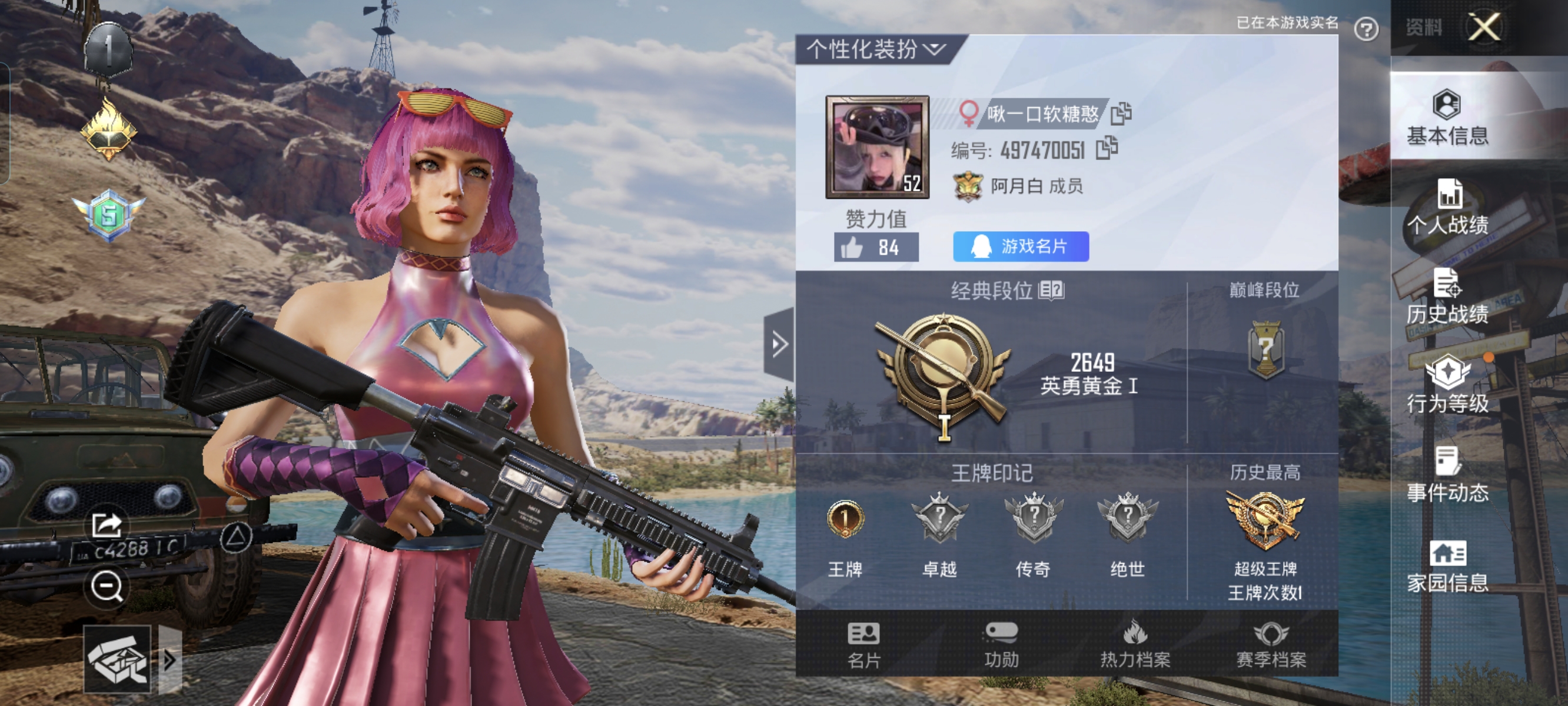The width and height of the screenshot is (1568, 706).
Task: Share the character with the share icon
Action: 107,525
